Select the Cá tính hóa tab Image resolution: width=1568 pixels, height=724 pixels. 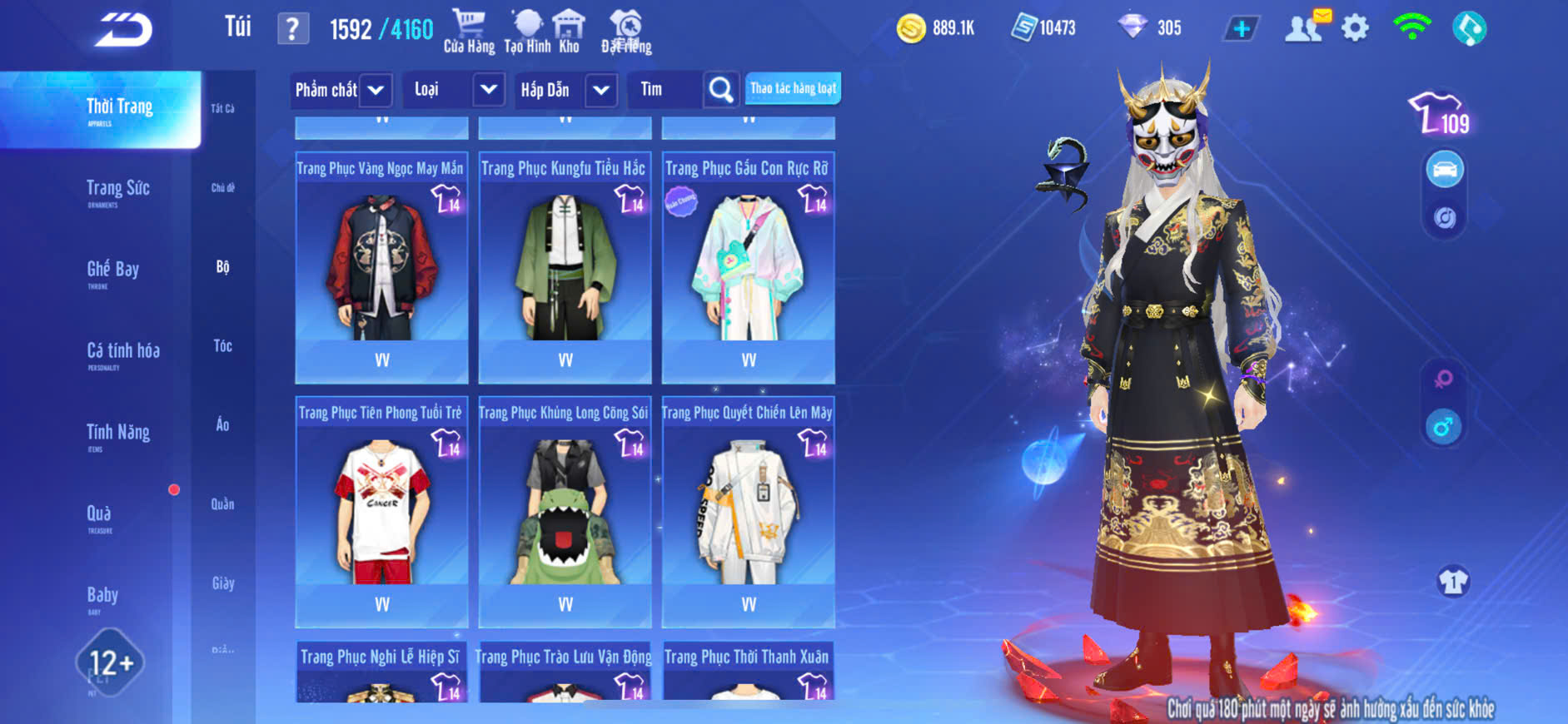[122, 354]
